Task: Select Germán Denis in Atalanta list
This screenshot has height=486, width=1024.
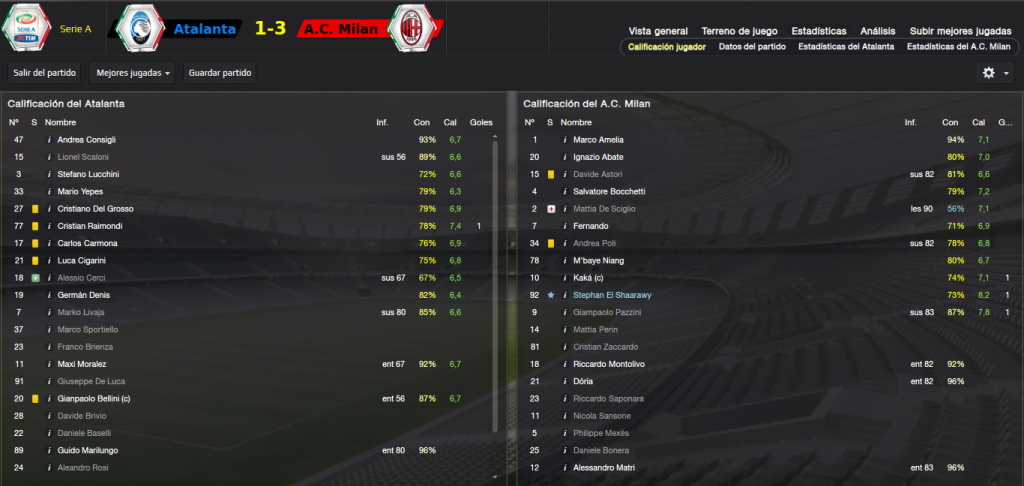Action: (x=83, y=295)
